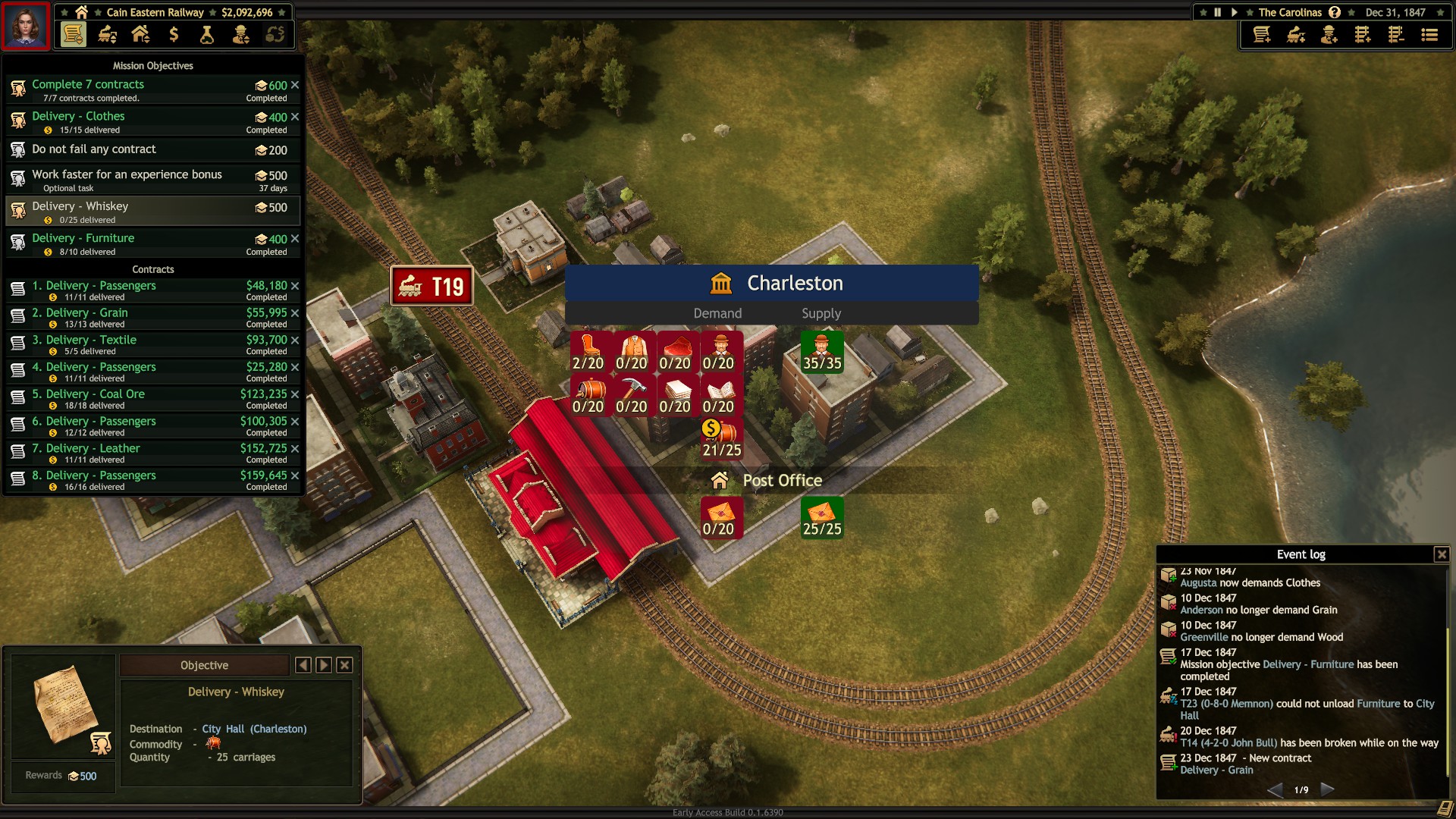Pause the game

1217,12
